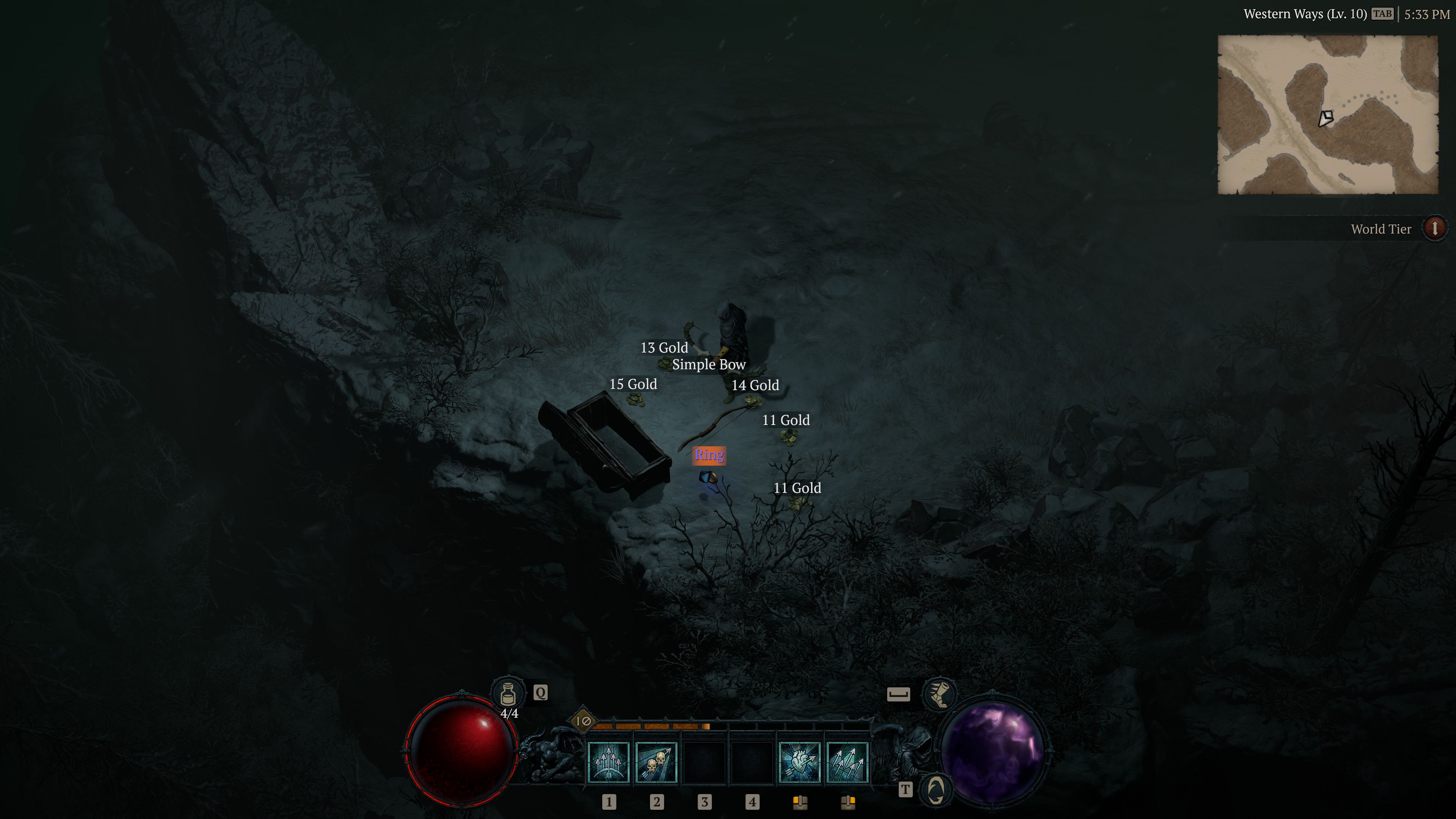Image resolution: width=1456 pixels, height=819 pixels.
Task: Activate the heart-pierced-by-arrow Heartseeker skill
Action: 799,762
